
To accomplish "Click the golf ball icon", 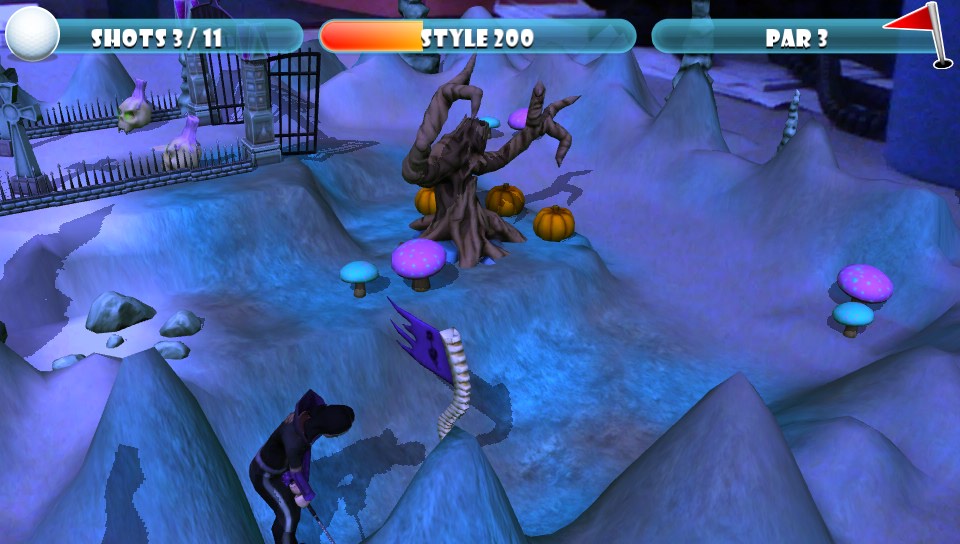I will [32, 34].
